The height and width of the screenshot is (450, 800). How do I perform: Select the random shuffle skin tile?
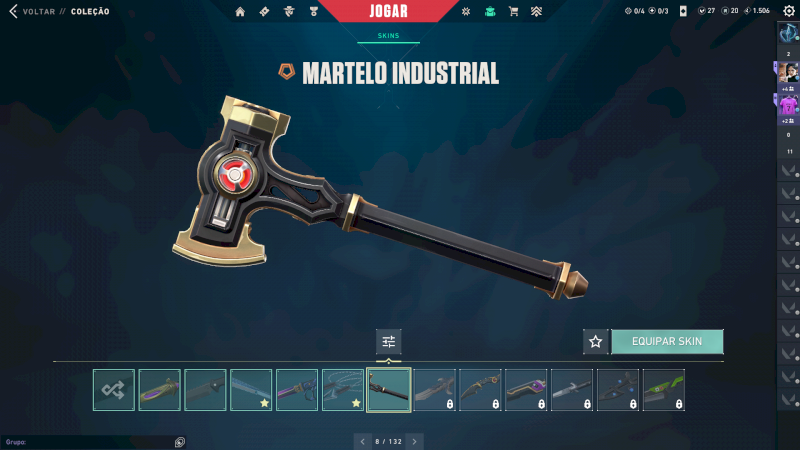pos(114,390)
